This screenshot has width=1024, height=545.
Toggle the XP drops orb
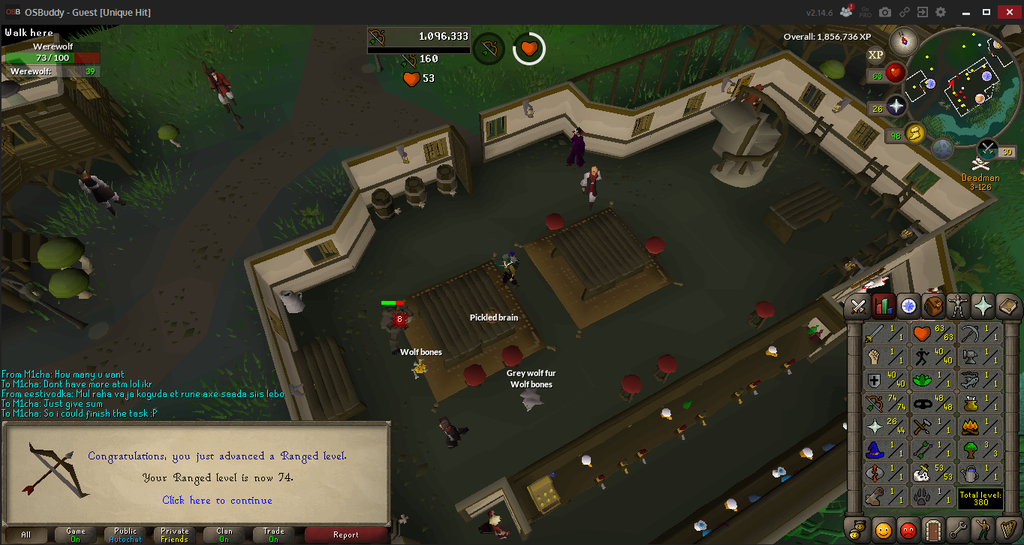point(876,55)
